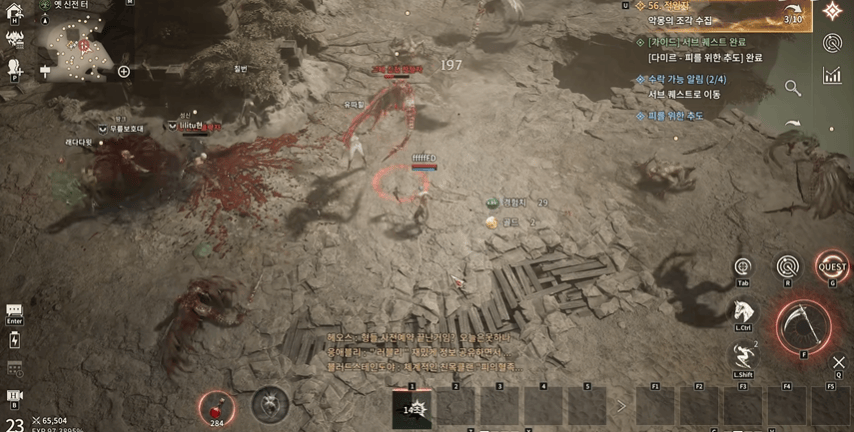
Task: Open the party invite icon
Action: point(15,67)
